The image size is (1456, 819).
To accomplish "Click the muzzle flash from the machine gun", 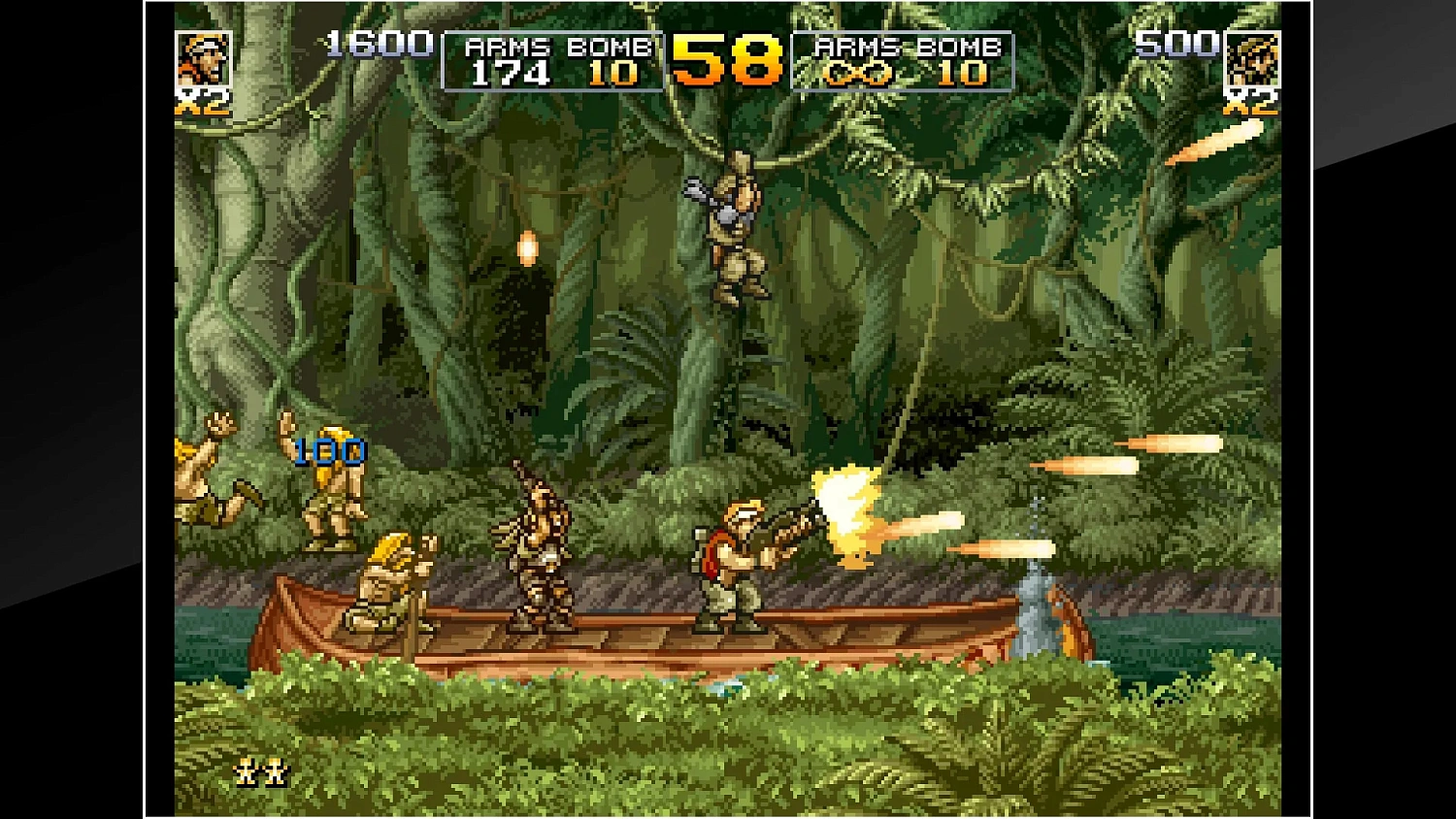I will (843, 505).
